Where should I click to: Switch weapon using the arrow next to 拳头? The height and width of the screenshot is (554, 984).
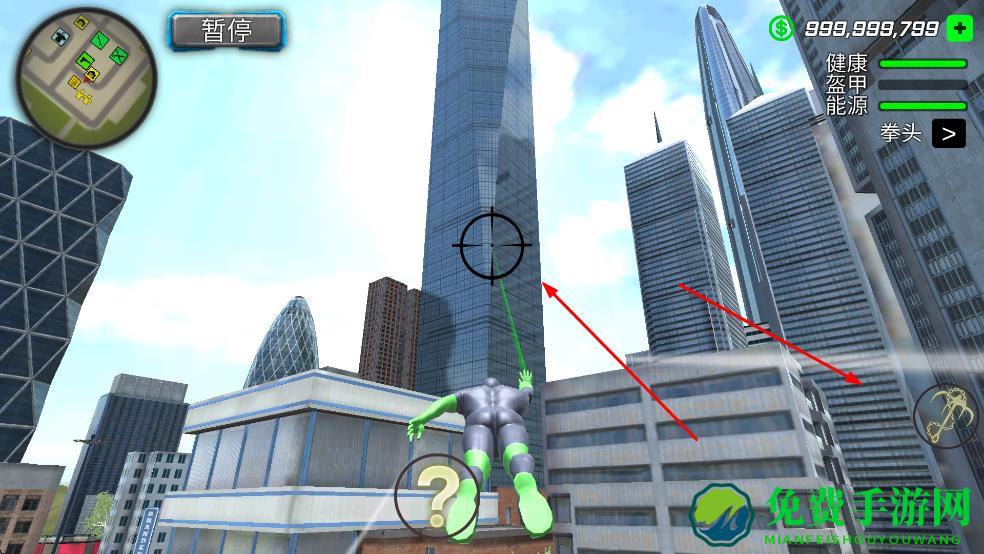(x=948, y=133)
